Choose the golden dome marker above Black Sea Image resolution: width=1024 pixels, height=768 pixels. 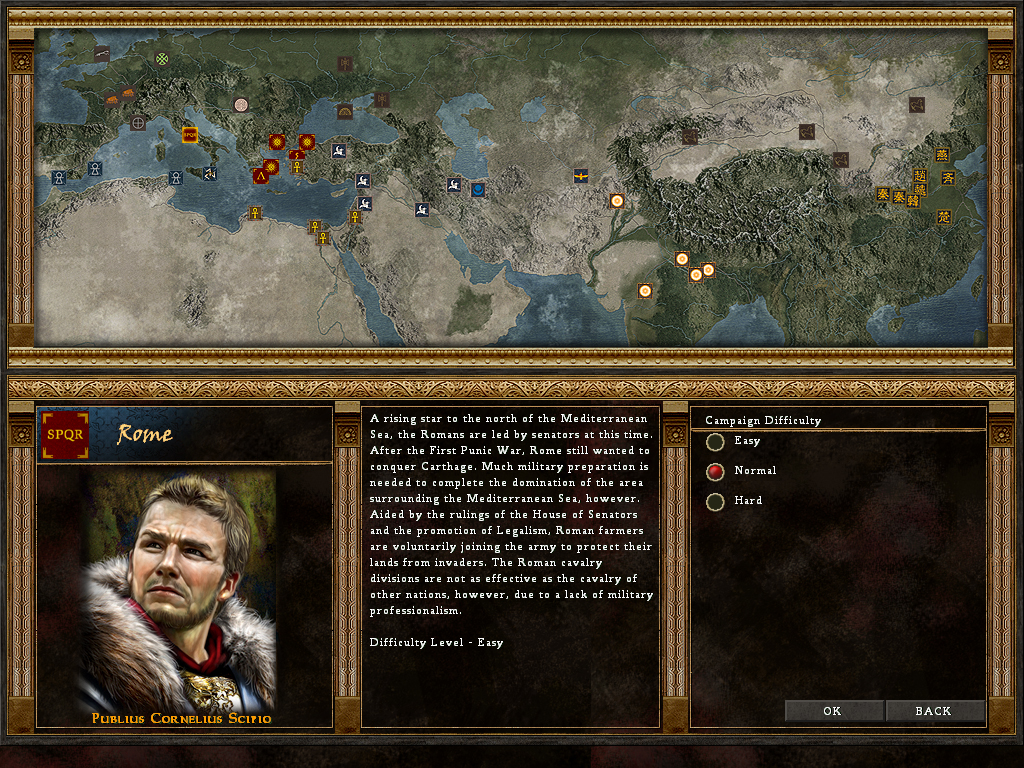345,110
